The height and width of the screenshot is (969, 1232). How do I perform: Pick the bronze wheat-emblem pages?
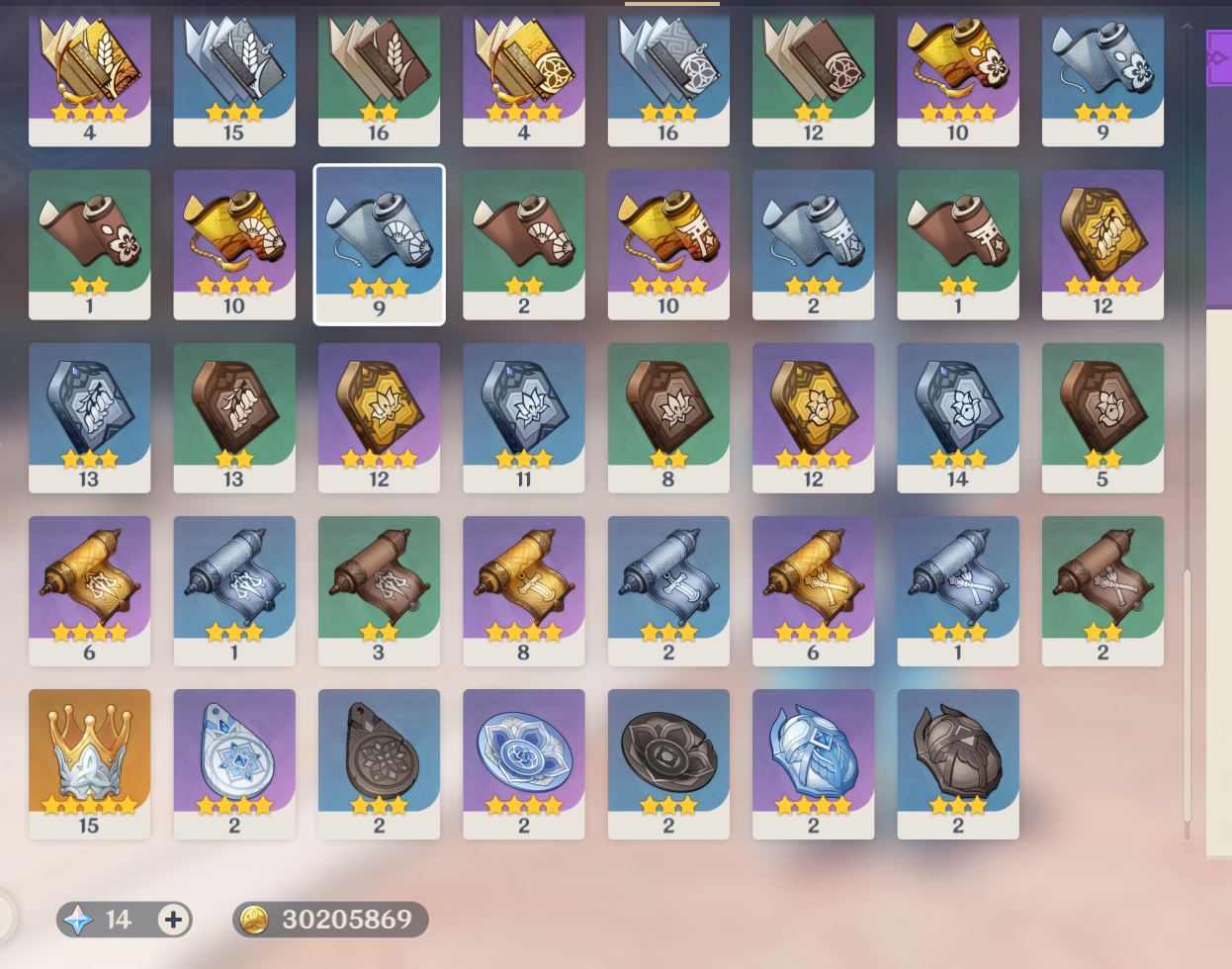click(x=379, y=74)
